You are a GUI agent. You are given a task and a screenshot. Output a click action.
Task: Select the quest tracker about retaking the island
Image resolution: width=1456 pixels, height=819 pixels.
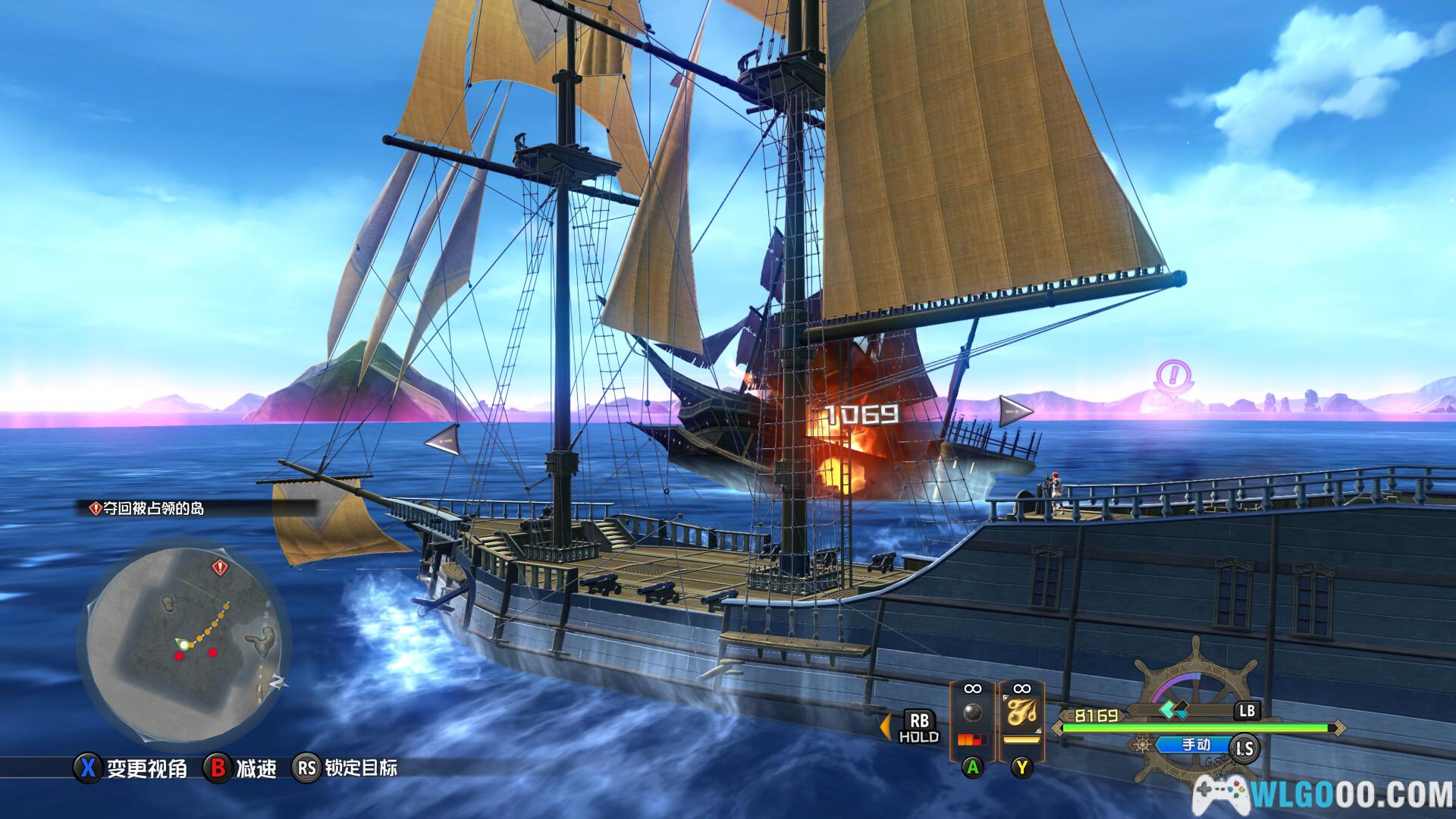(148, 509)
